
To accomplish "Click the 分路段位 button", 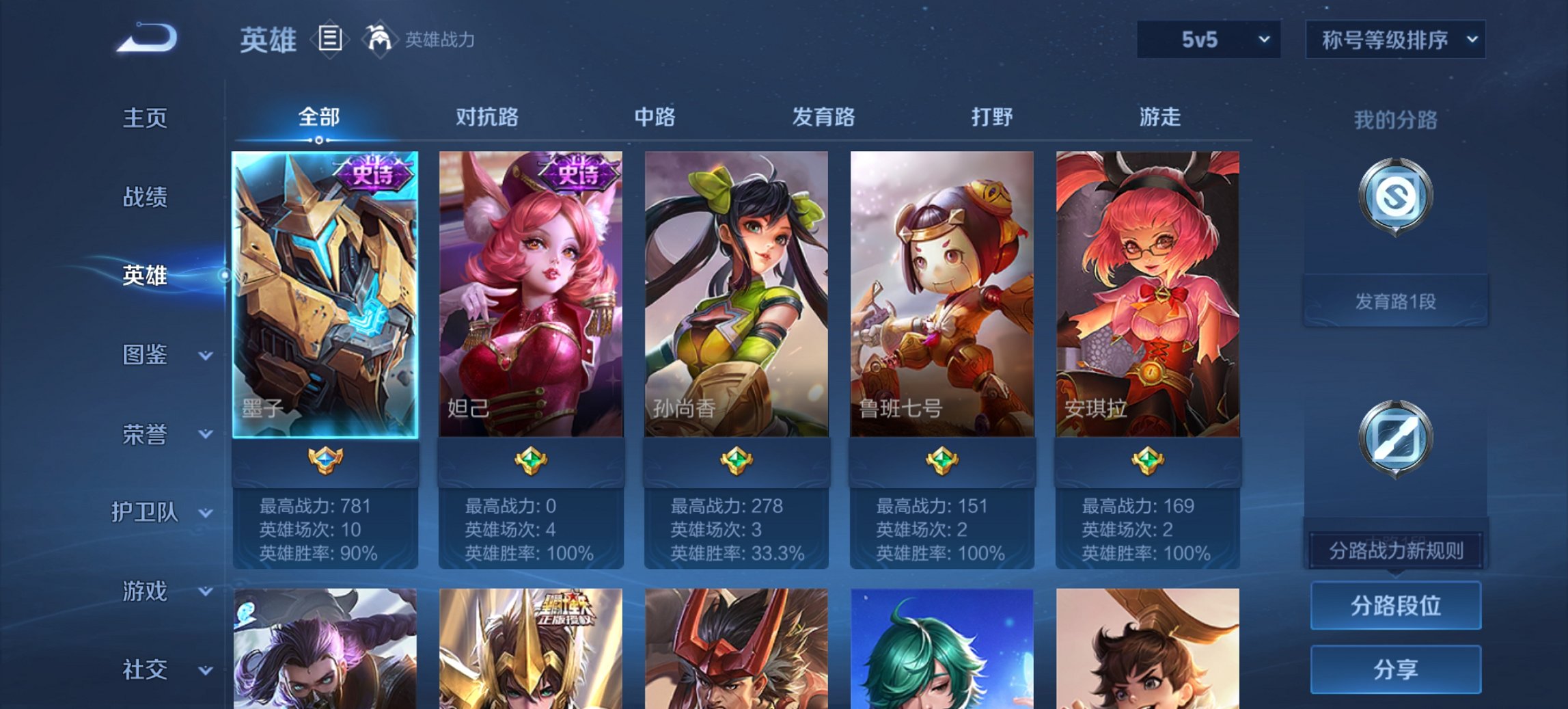I will coord(1395,606).
